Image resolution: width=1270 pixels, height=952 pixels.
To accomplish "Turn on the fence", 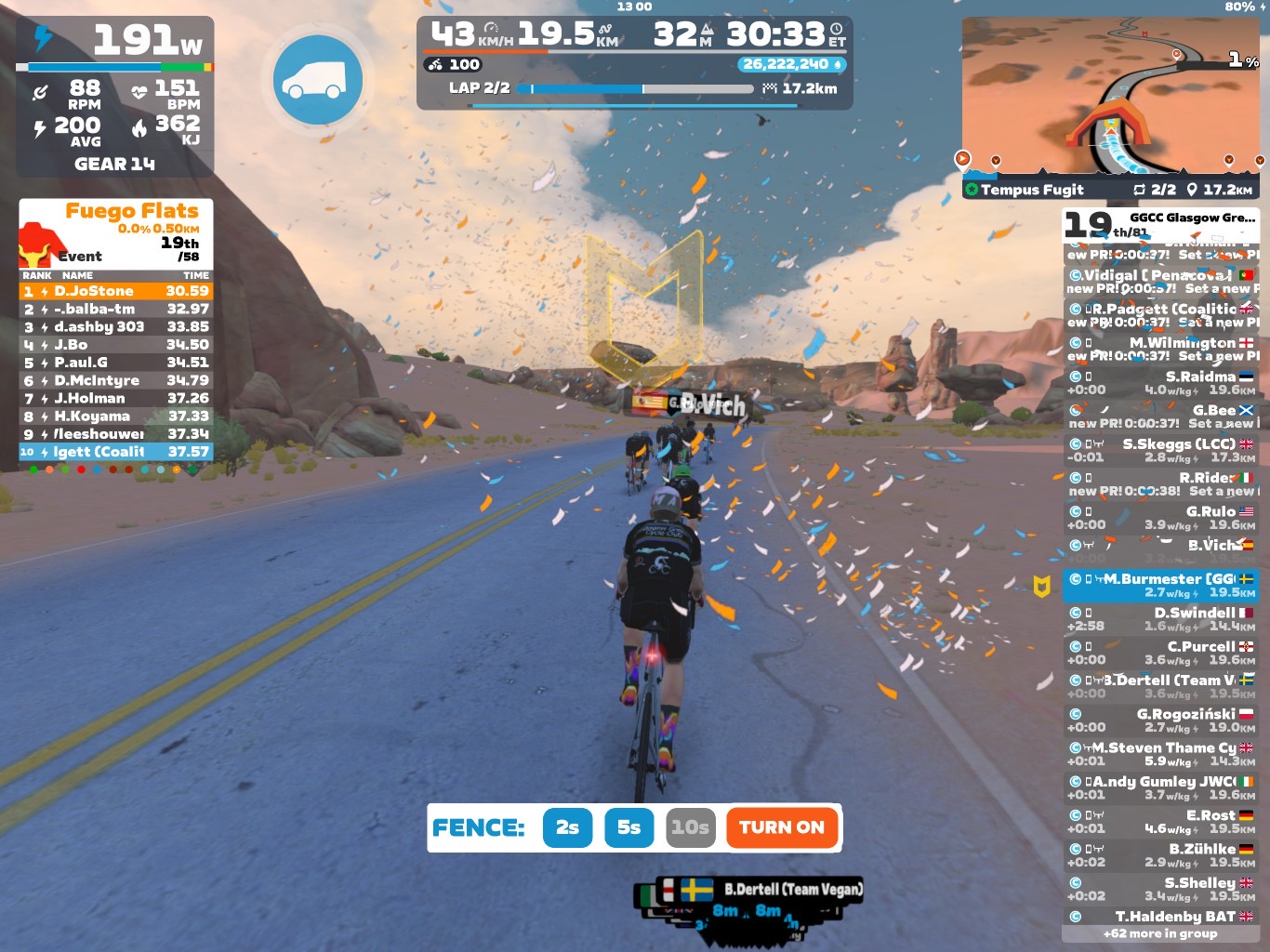I will point(781,827).
